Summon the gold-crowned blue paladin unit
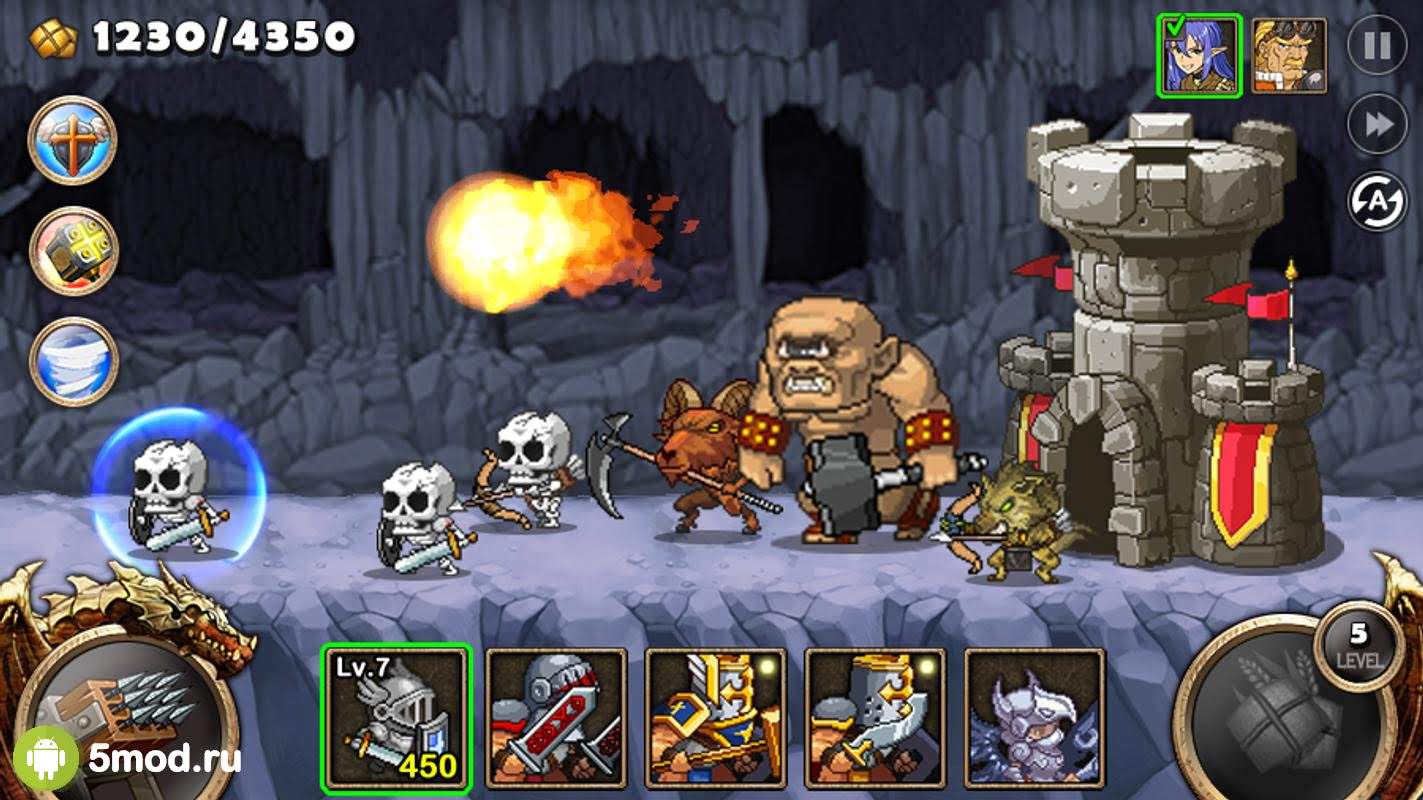This screenshot has width=1423, height=800. [x=716, y=717]
